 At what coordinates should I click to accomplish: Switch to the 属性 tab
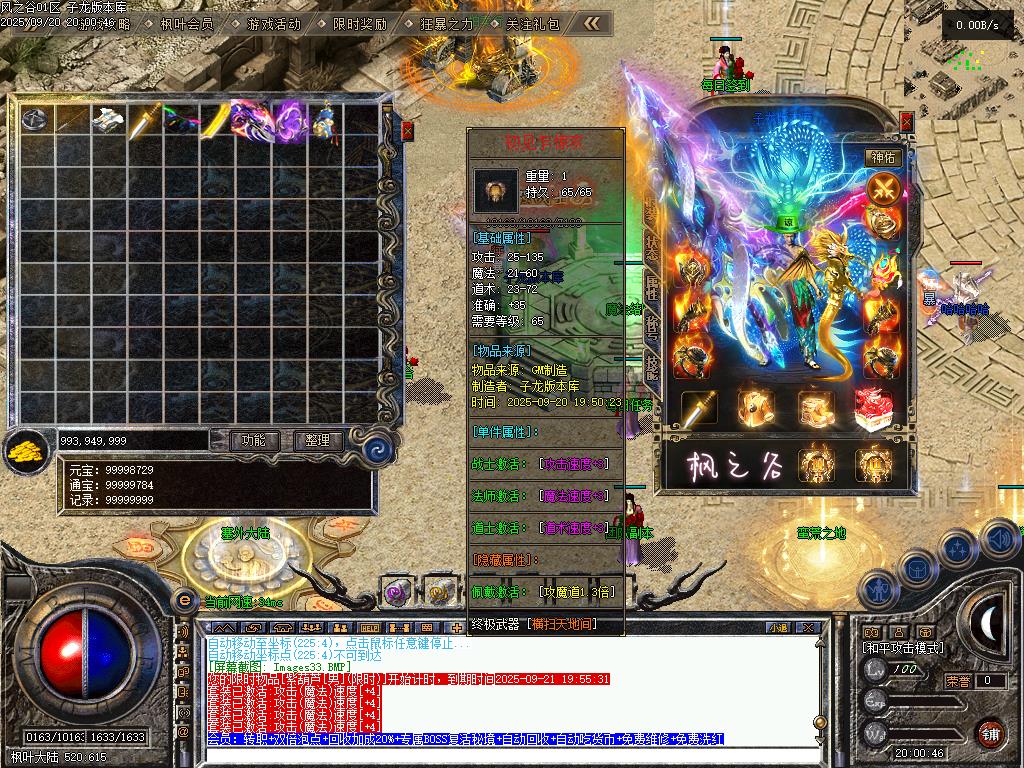[x=651, y=289]
